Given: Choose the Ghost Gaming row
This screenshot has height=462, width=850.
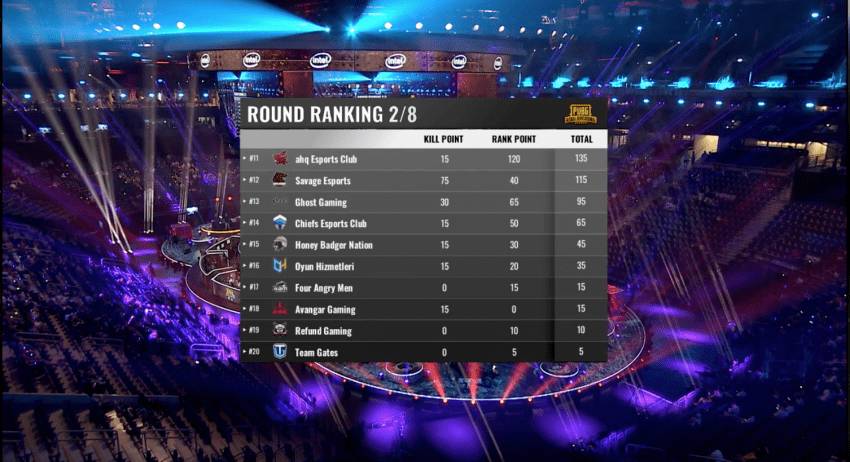Looking at the screenshot, I should tap(422, 202).
